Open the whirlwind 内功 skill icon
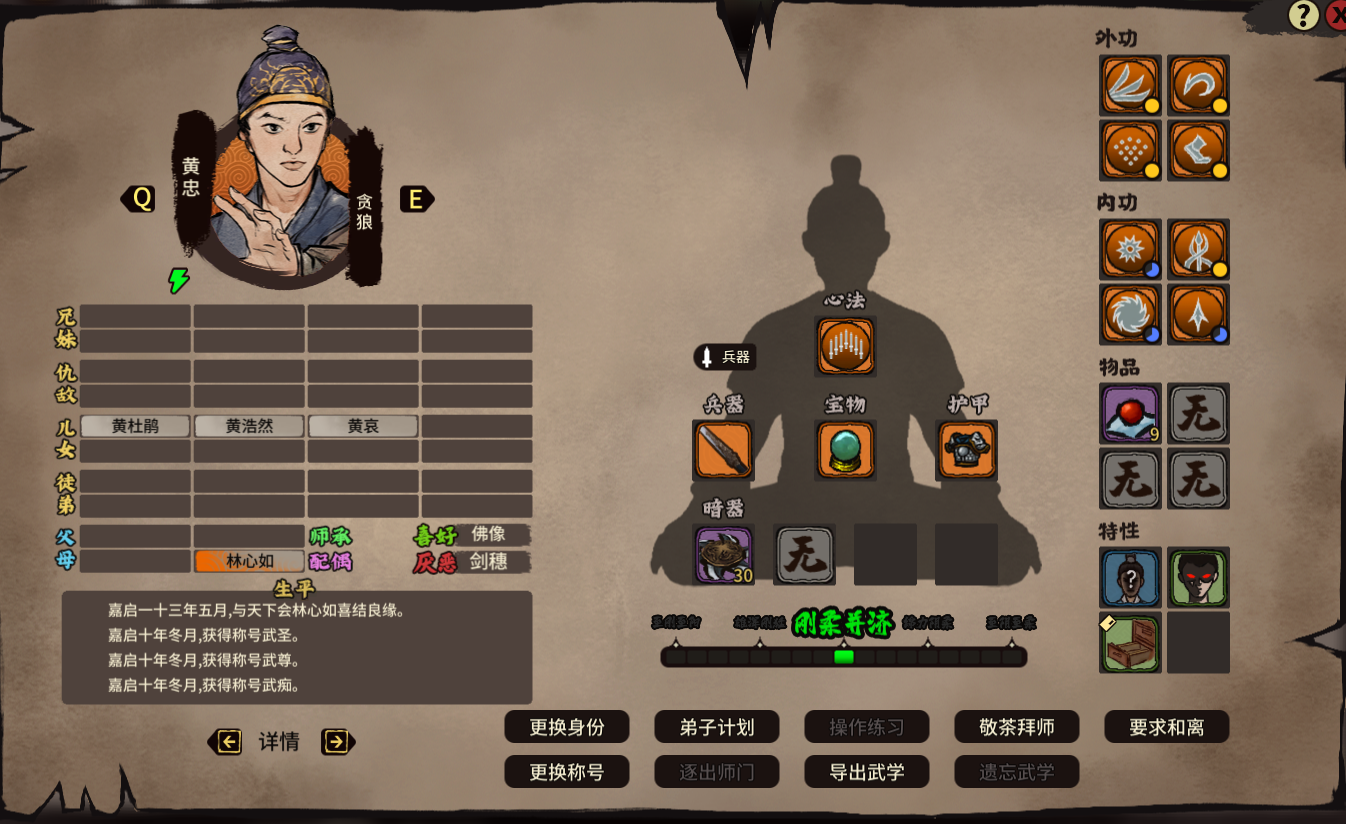 point(1129,314)
